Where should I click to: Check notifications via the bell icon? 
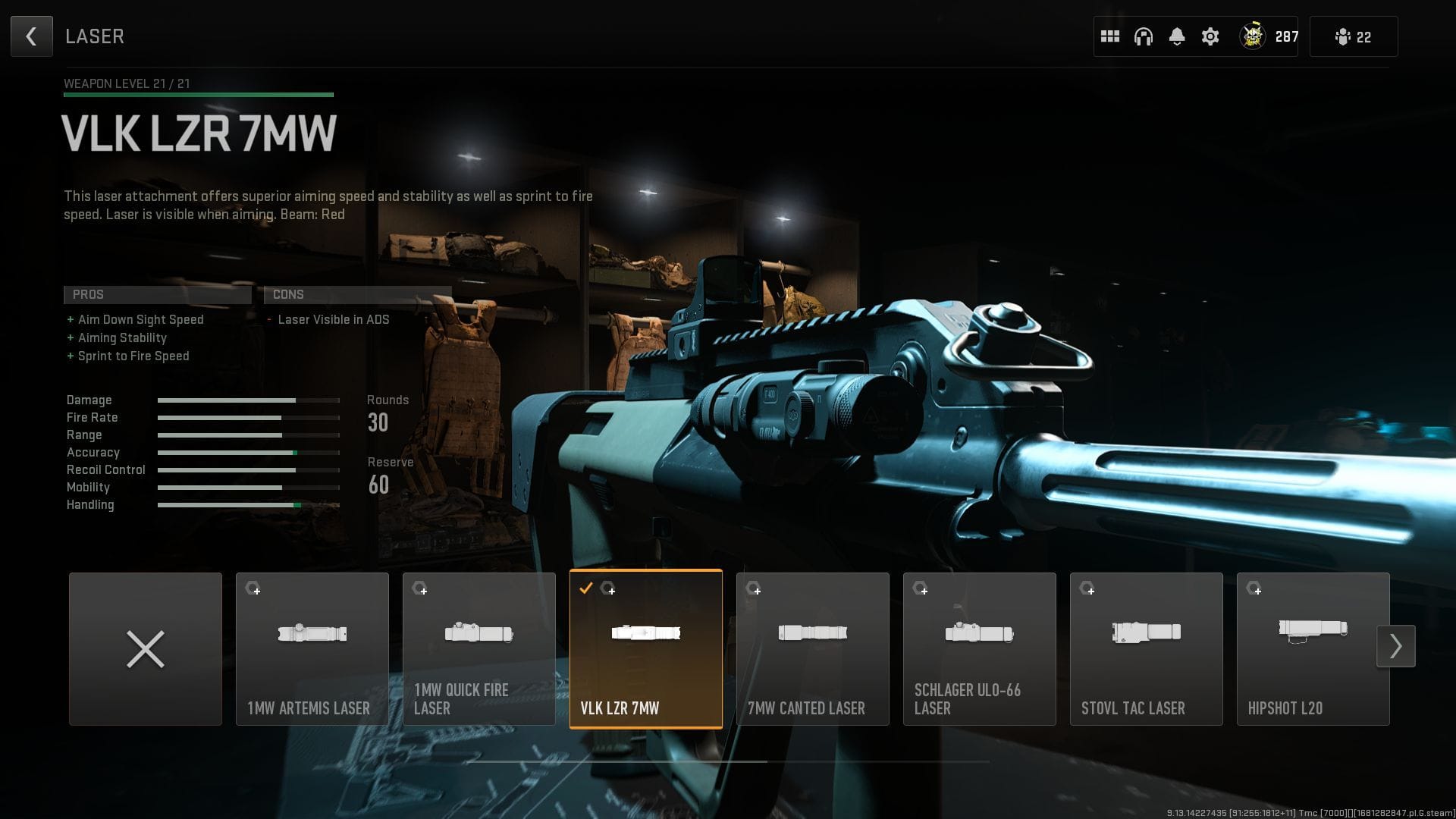tap(1178, 36)
